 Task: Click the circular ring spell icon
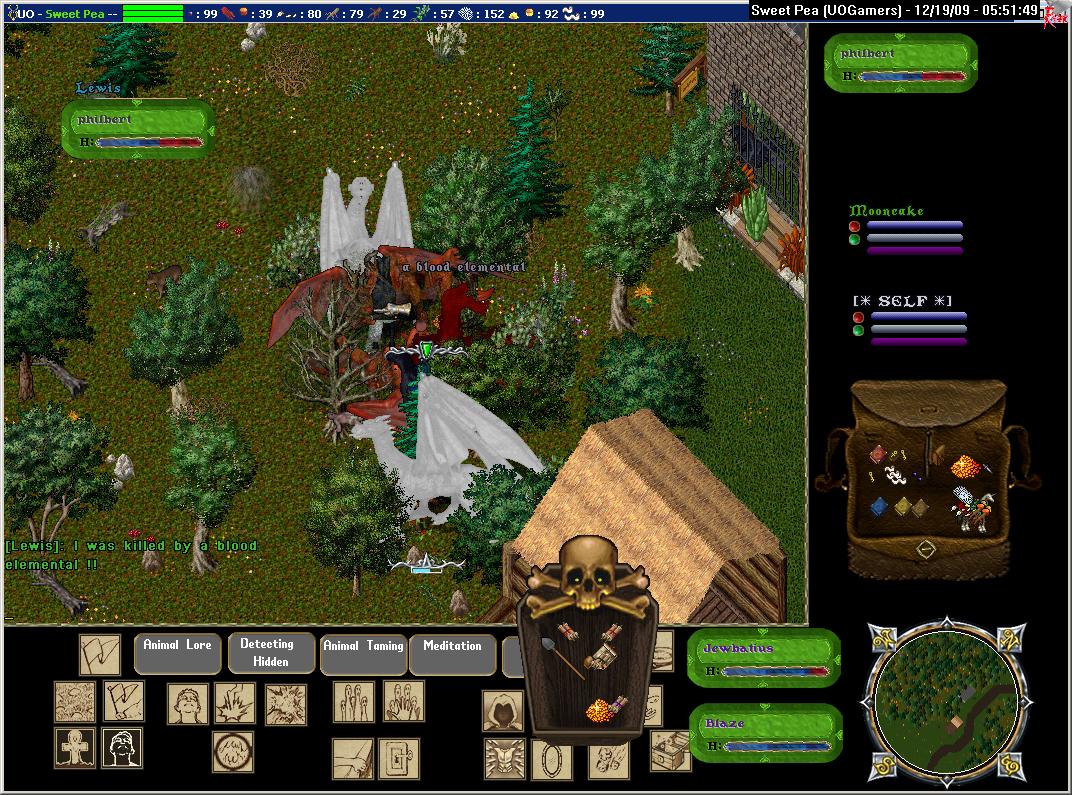[232, 751]
